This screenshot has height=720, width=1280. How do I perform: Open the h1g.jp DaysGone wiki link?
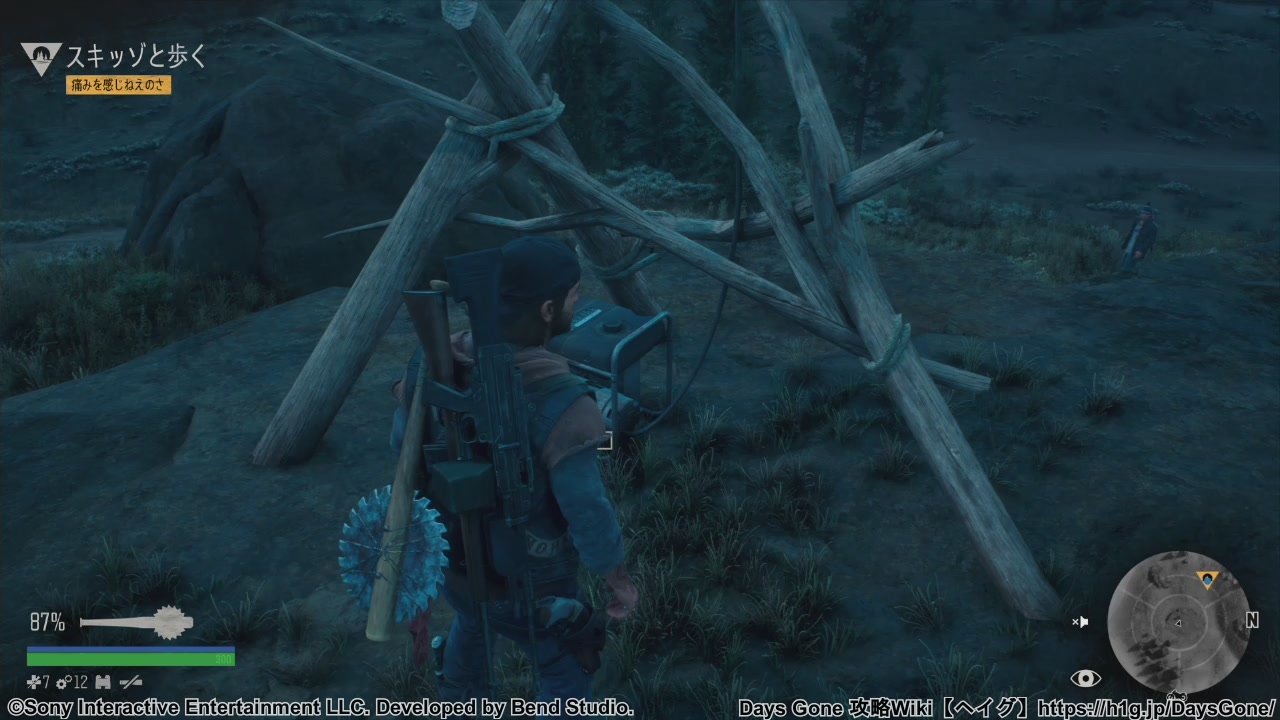pyautogui.click(x=1157, y=708)
